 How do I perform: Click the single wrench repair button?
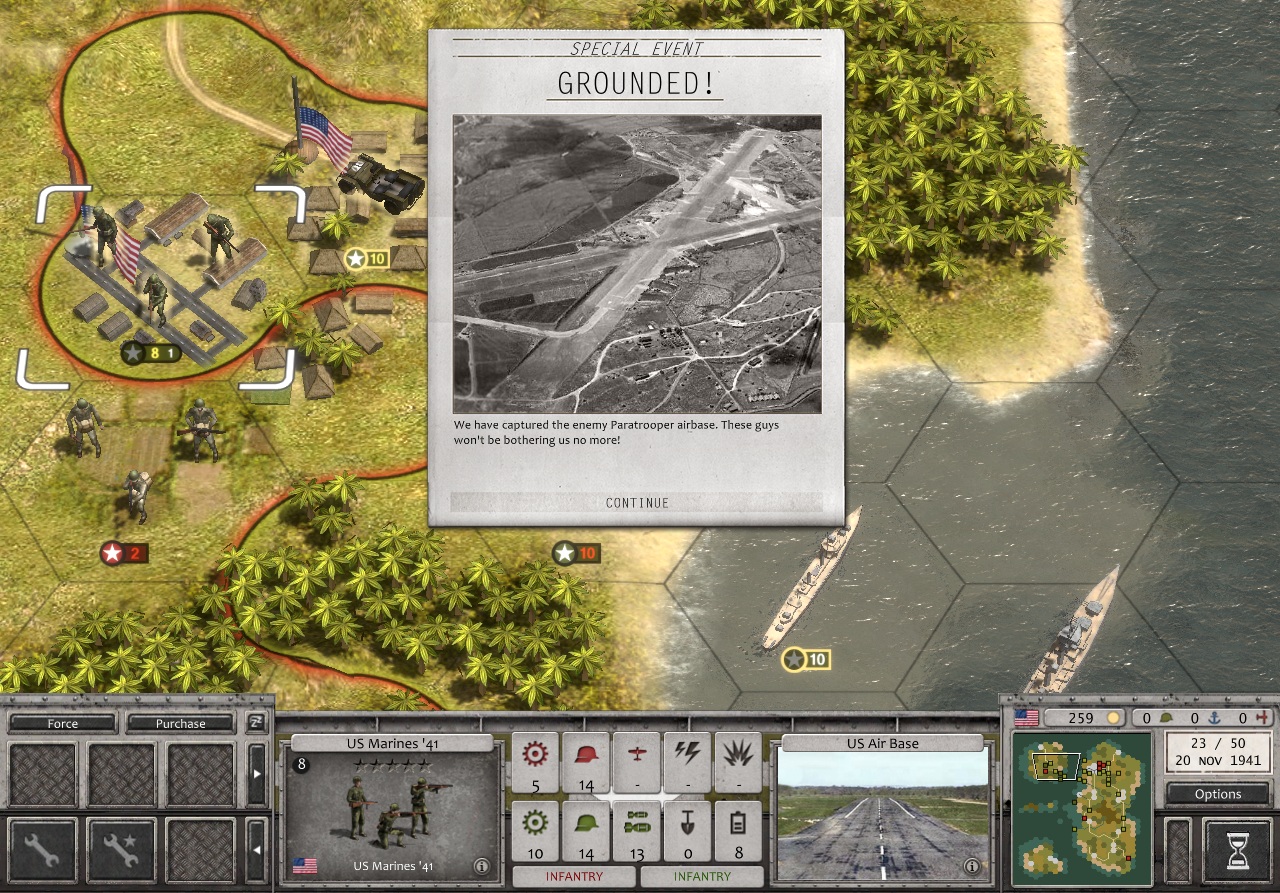42,851
